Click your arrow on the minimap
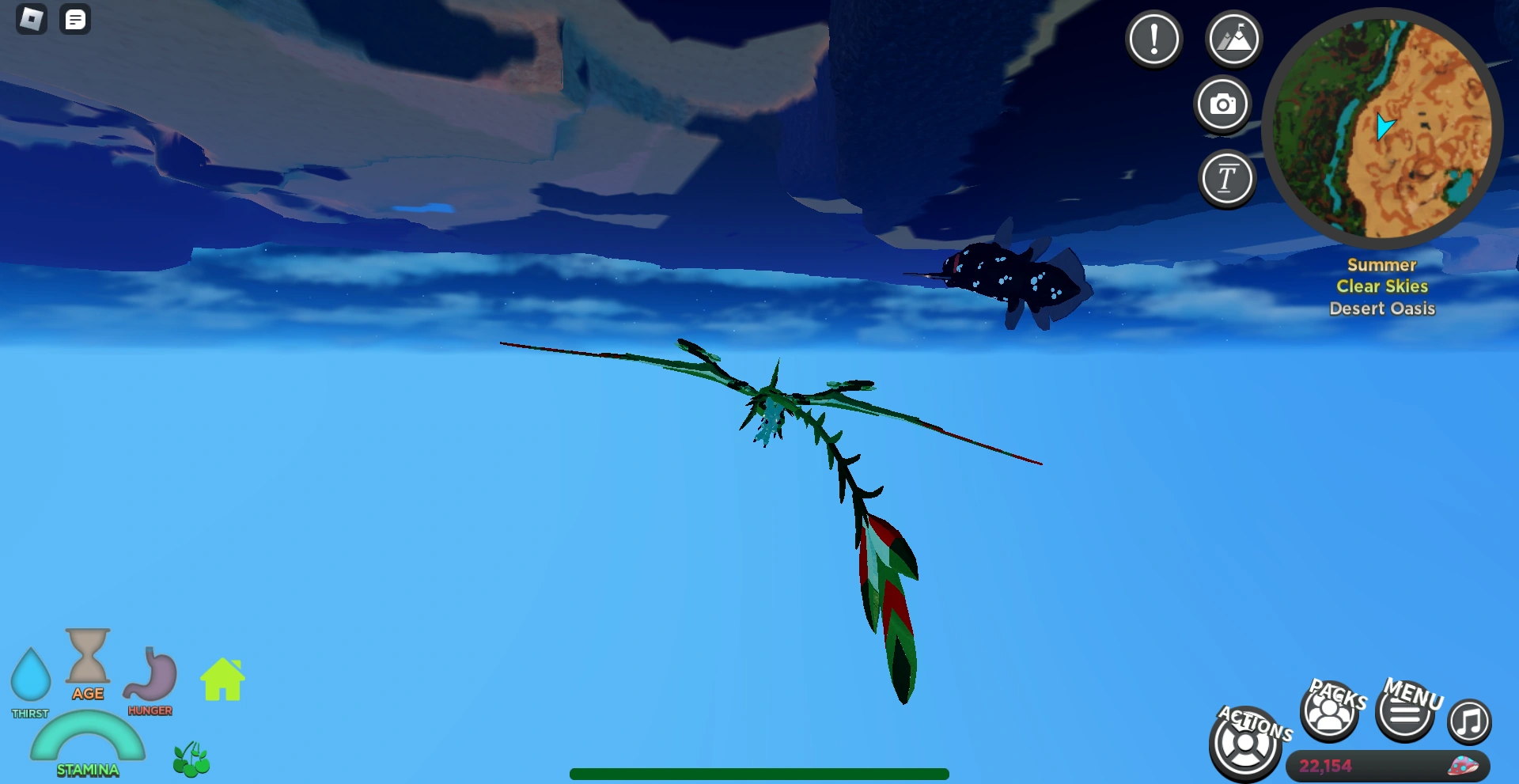This screenshot has width=1519, height=784. pos(1385,127)
